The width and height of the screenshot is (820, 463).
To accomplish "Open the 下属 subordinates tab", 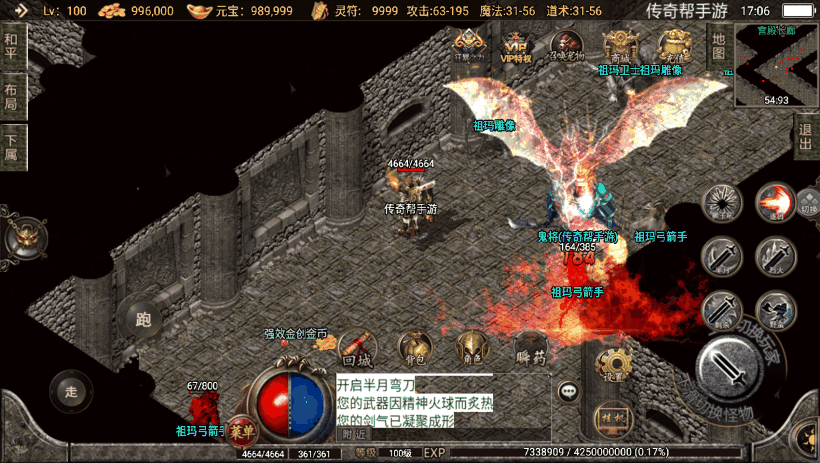I will coord(11,148).
